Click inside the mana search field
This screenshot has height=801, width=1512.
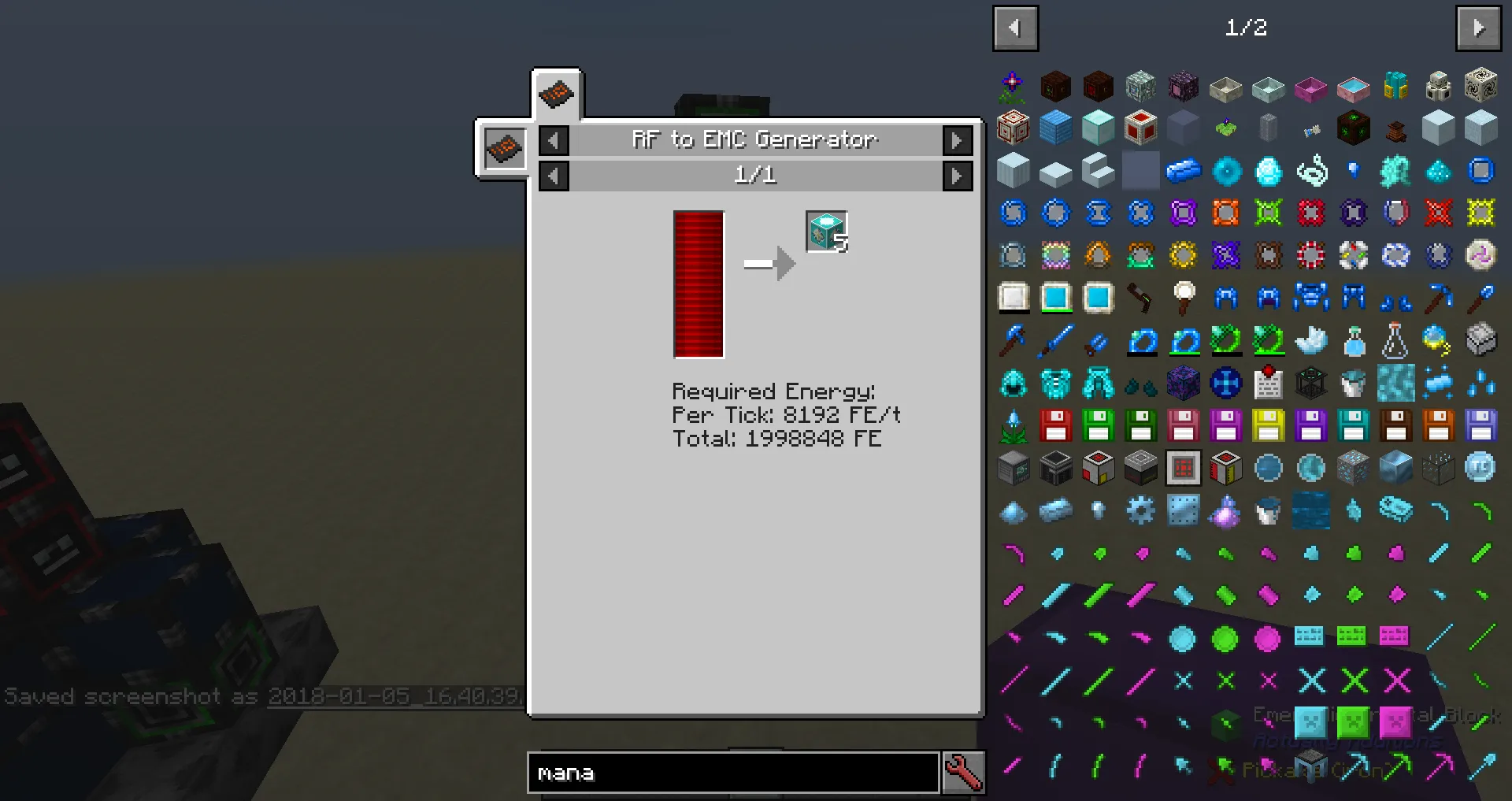coord(732,773)
